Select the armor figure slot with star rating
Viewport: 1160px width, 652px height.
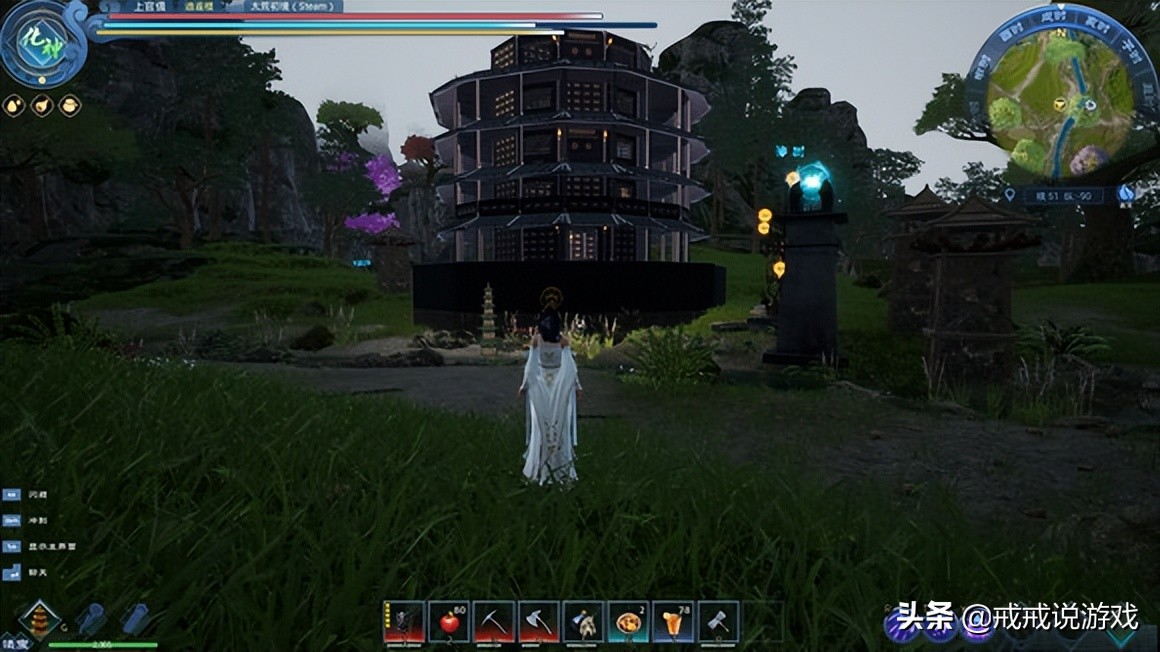[404, 621]
